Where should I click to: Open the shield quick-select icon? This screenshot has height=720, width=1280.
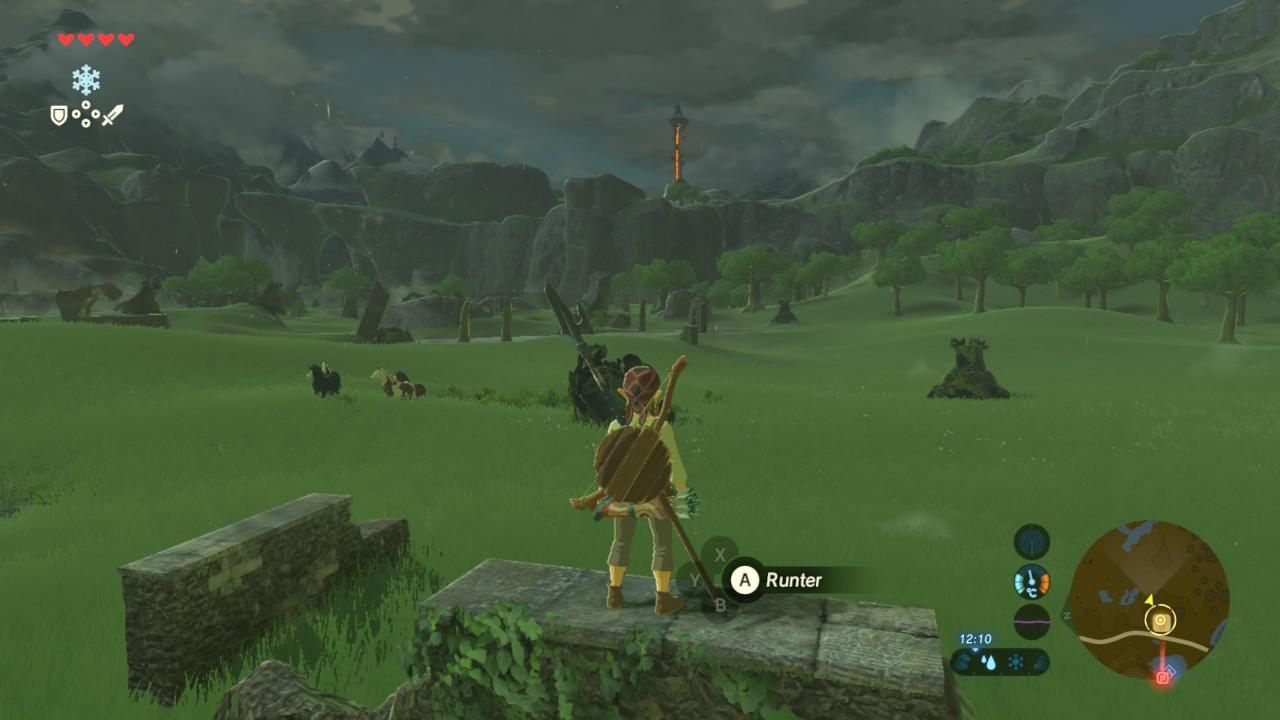click(x=59, y=116)
